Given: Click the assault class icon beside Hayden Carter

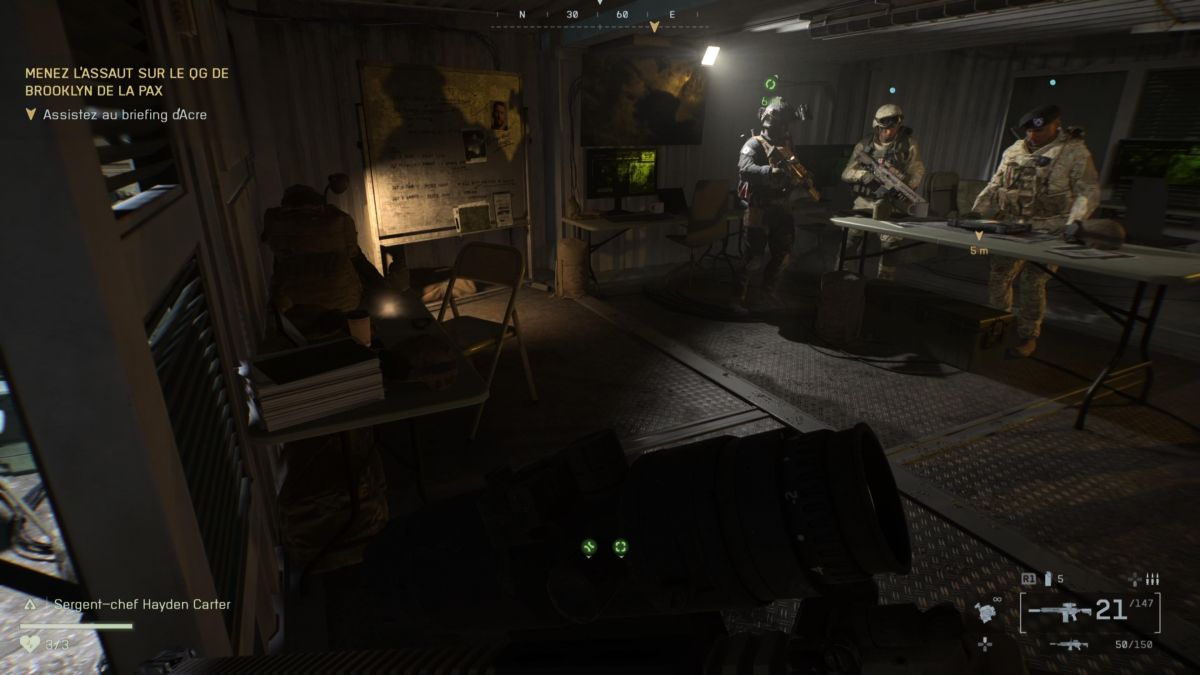Looking at the screenshot, I should coord(30,604).
